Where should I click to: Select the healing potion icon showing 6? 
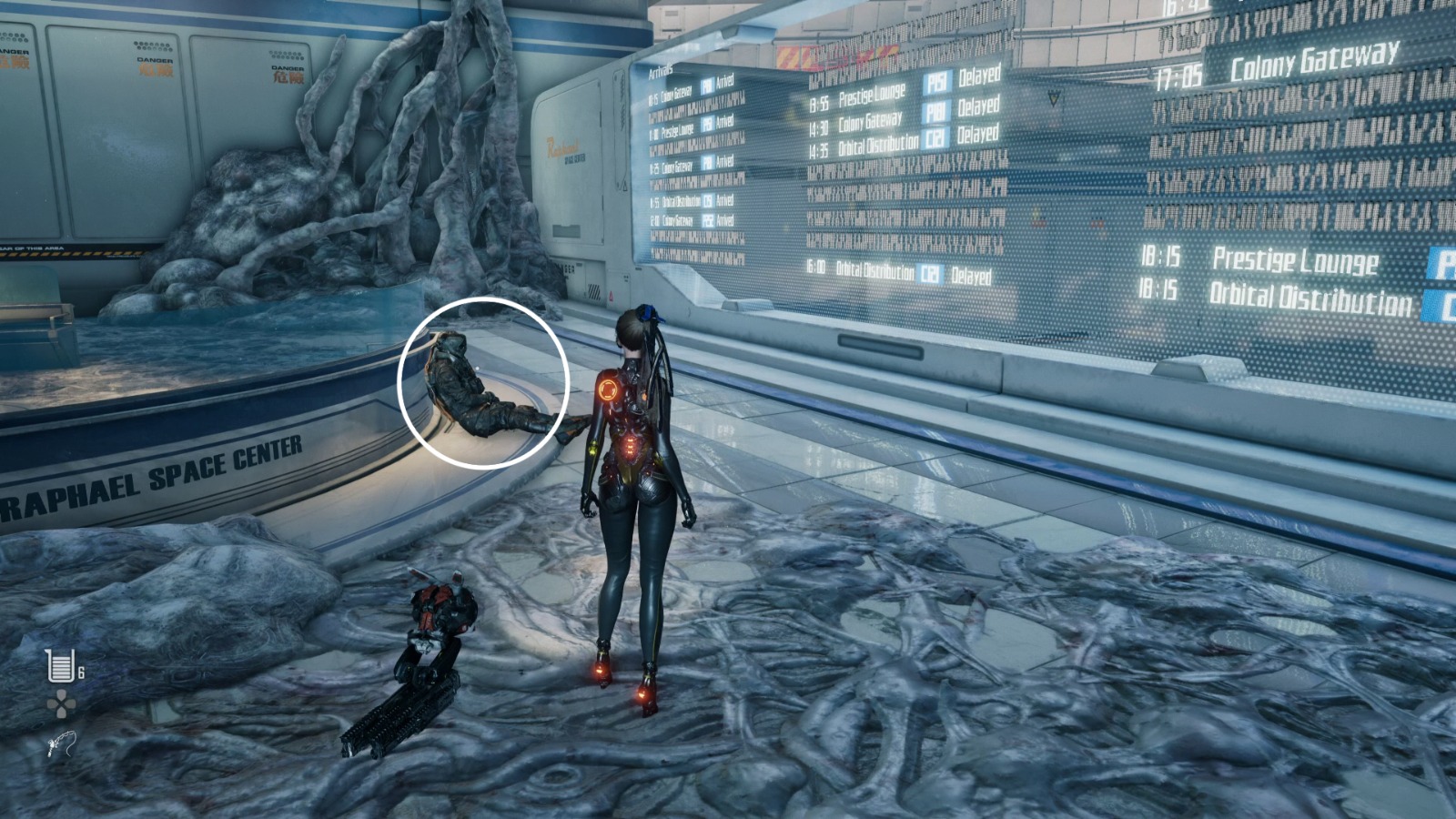pos(59,666)
